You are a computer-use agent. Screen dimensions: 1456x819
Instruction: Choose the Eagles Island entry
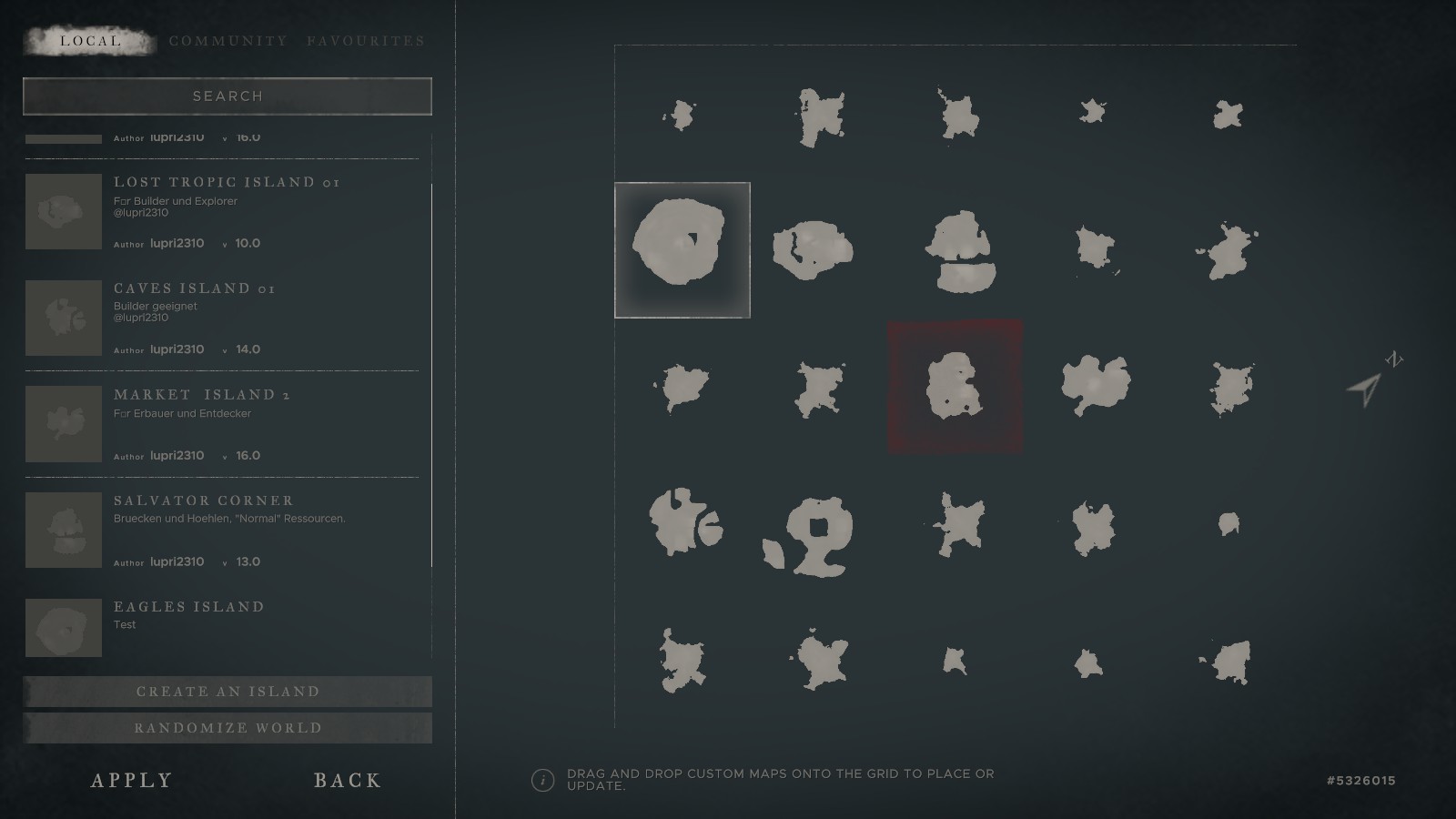coord(189,607)
